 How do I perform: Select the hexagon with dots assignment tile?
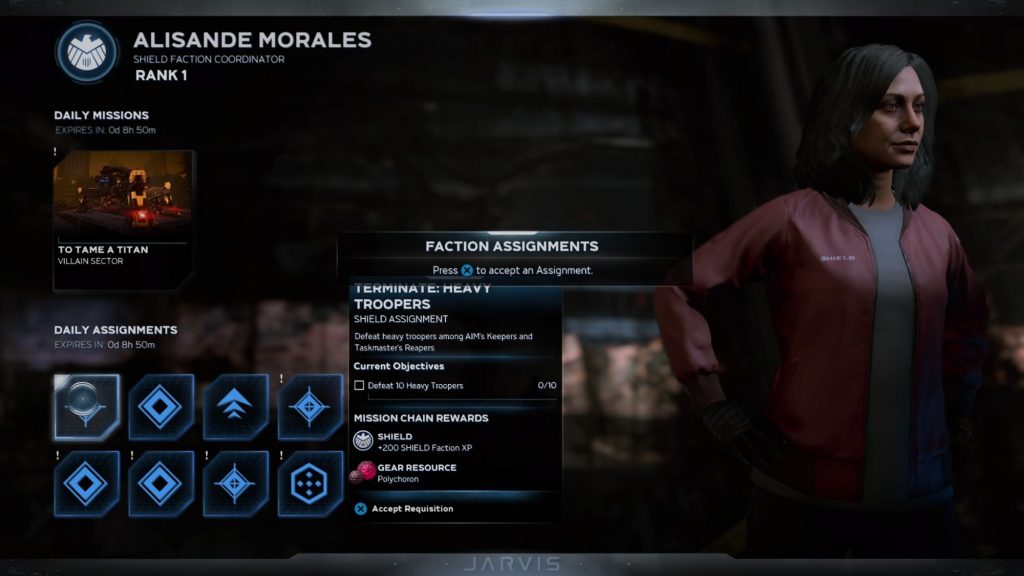[x=310, y=483]
